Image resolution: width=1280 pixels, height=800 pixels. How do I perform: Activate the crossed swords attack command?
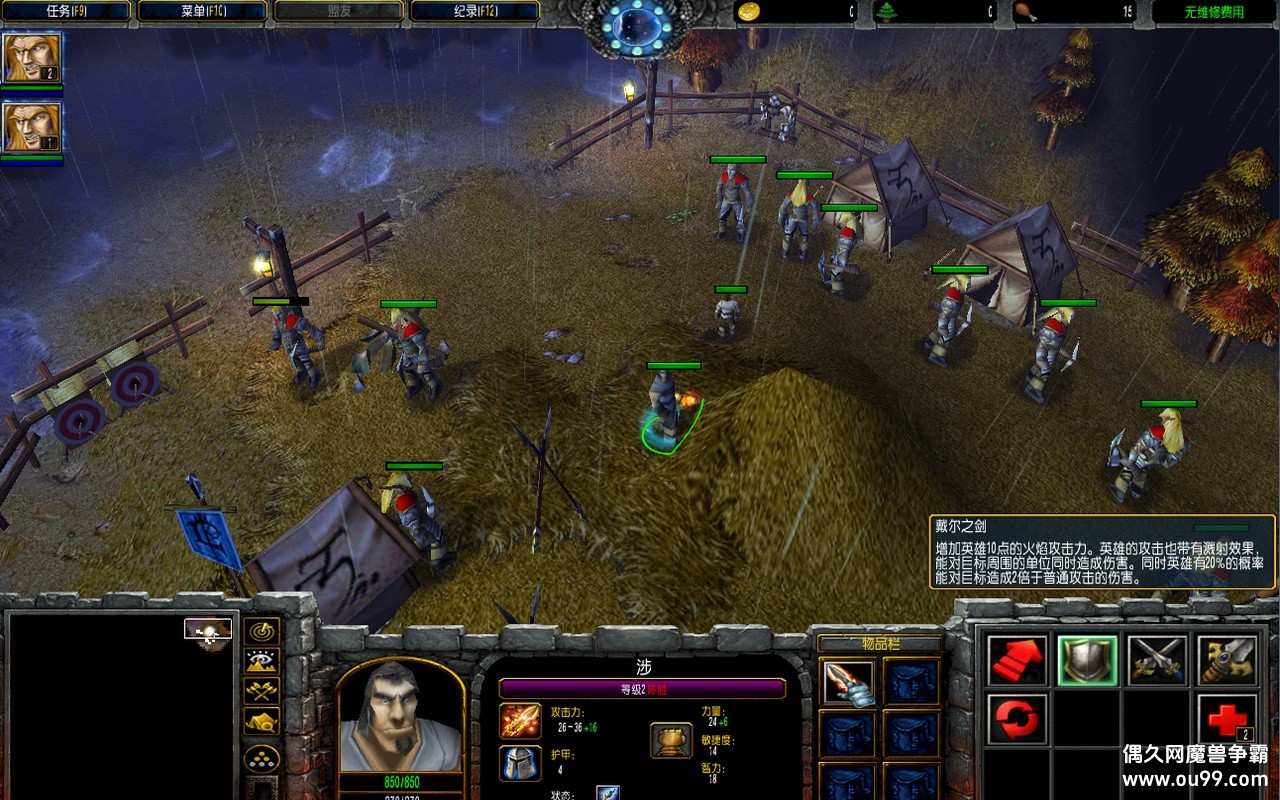[1158, 661]
